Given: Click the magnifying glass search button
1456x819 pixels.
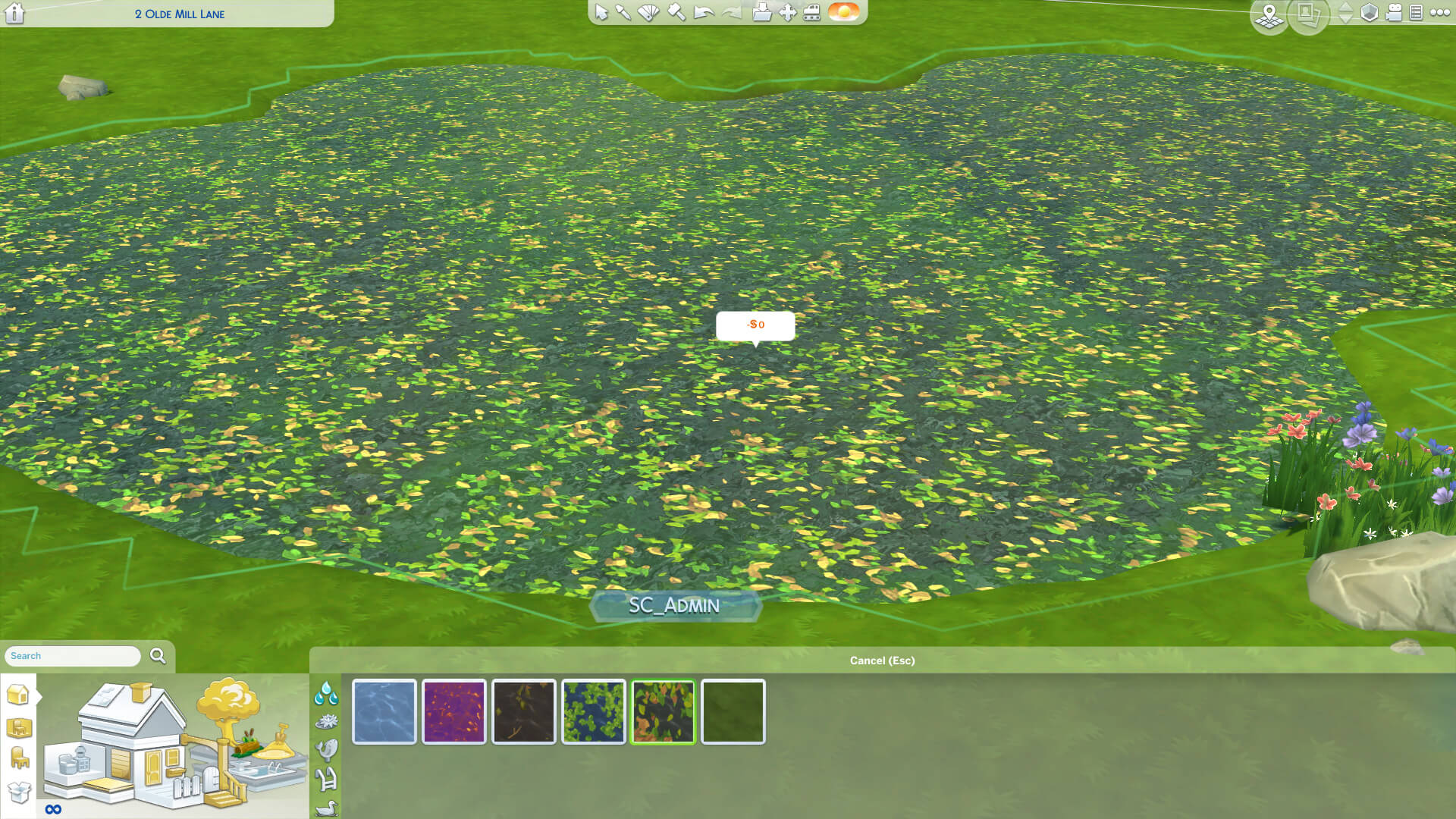Looking at the screenshot, I should click(x=158, y=656).
